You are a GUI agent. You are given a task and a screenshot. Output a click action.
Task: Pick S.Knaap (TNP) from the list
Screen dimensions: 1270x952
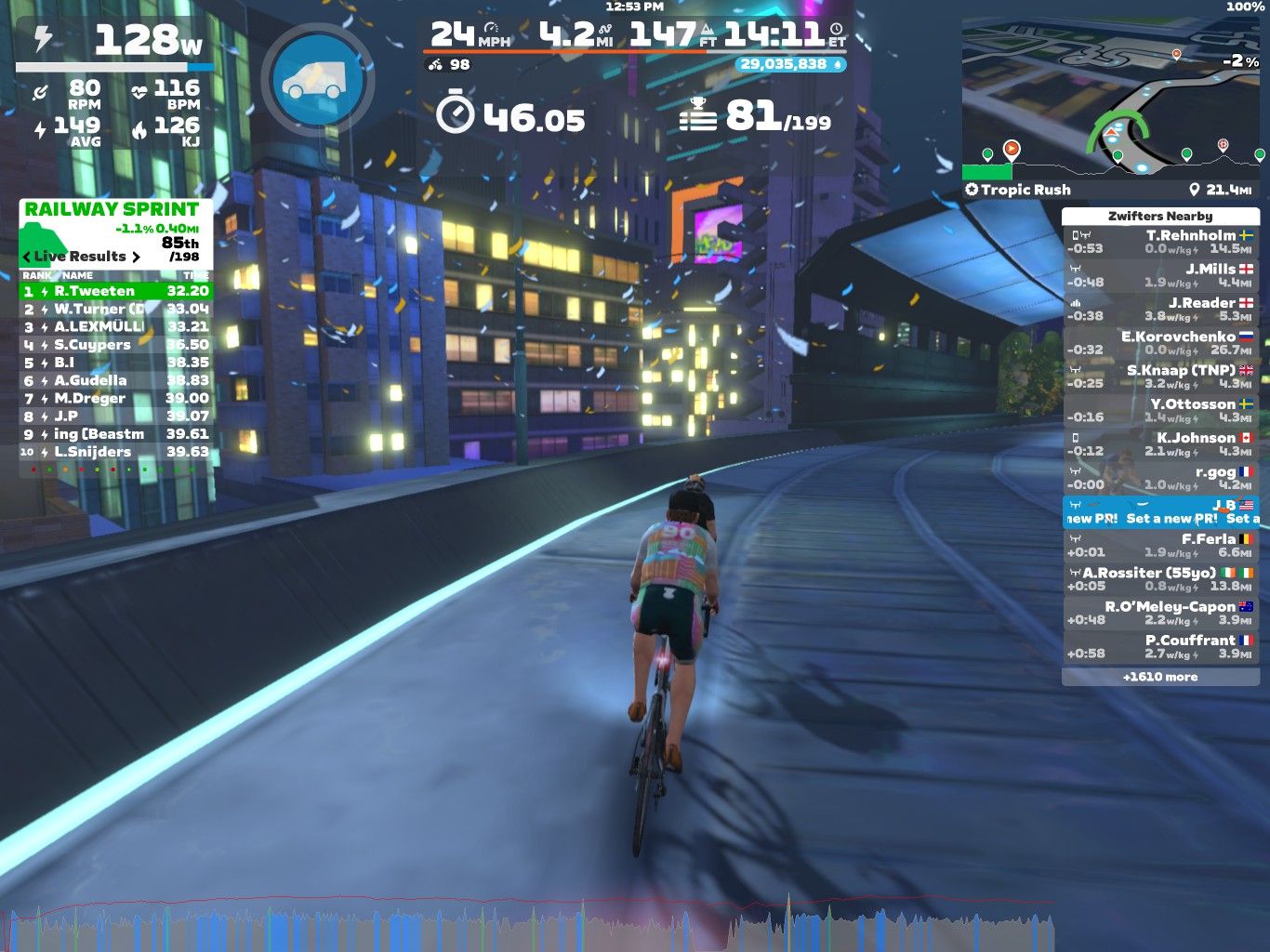[x=1160, y=377]
